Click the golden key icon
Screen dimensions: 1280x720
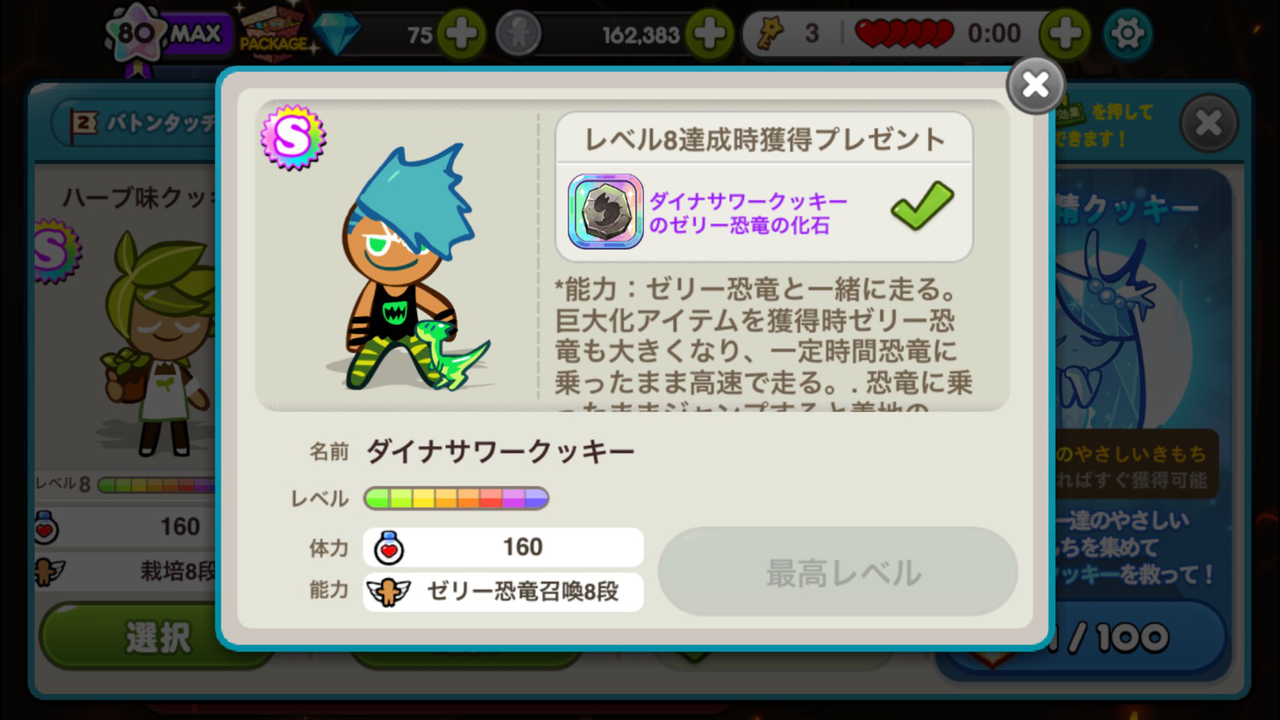(x=769, y=33)
